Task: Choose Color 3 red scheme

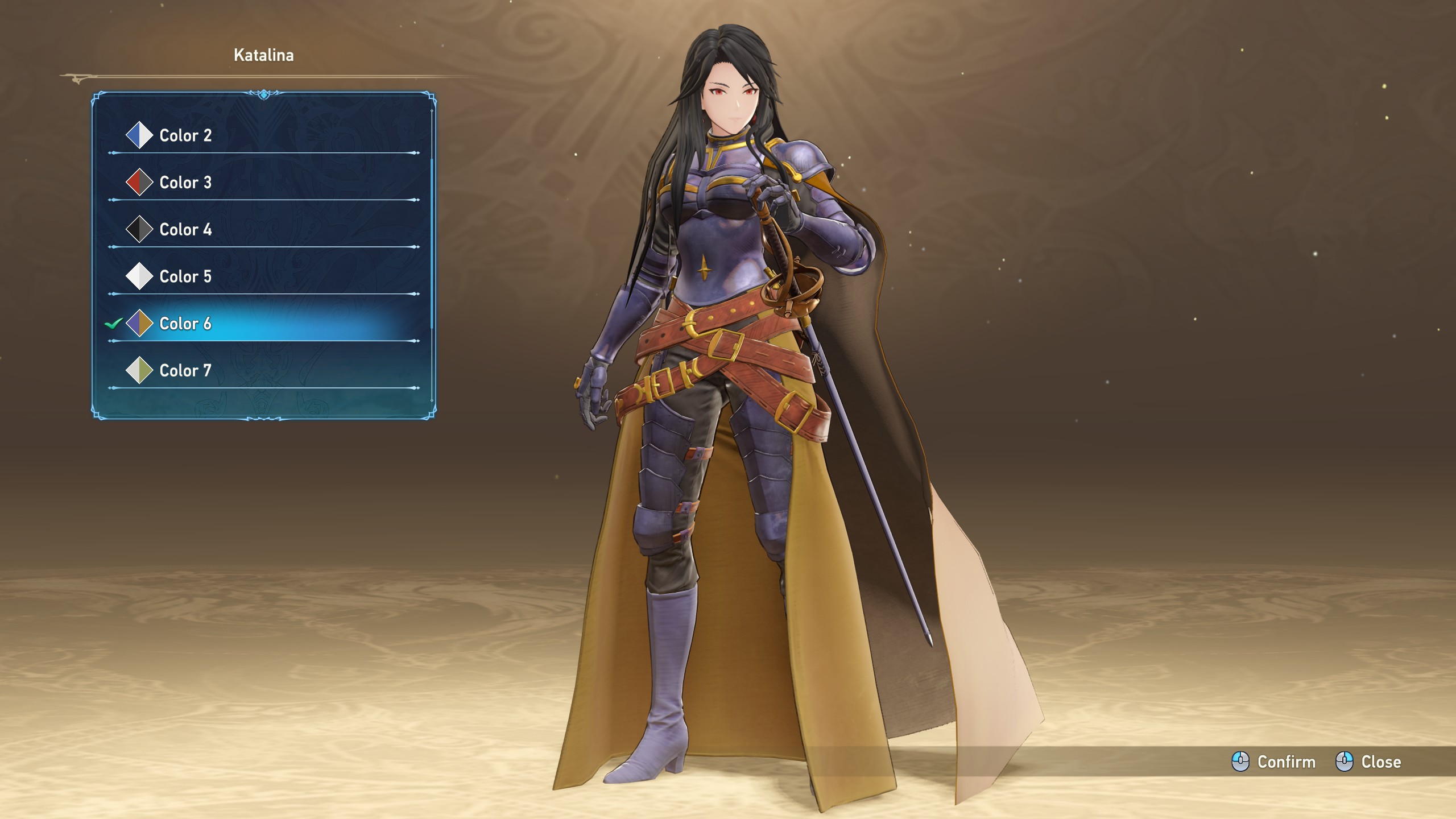Action: [x=185, y=183]
